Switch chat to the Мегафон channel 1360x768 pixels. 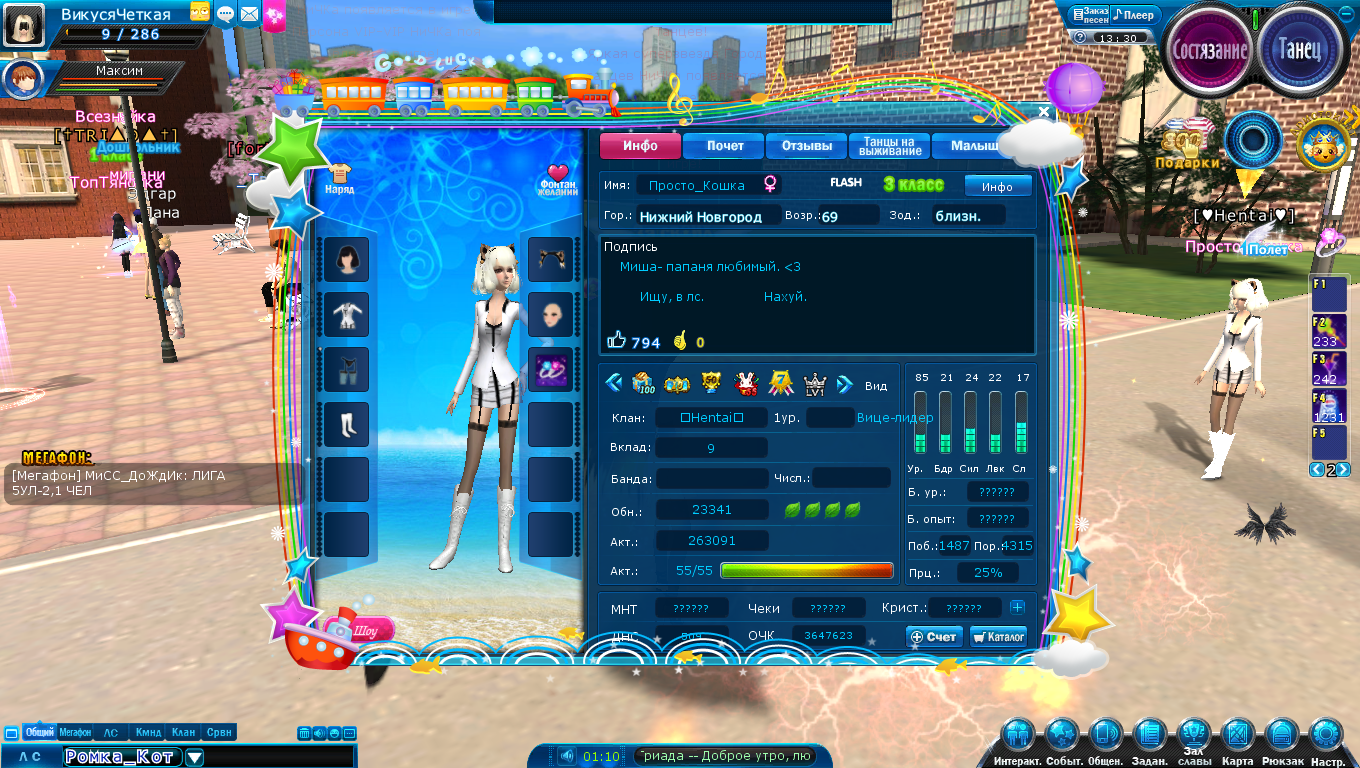click(x=75, y=732)
